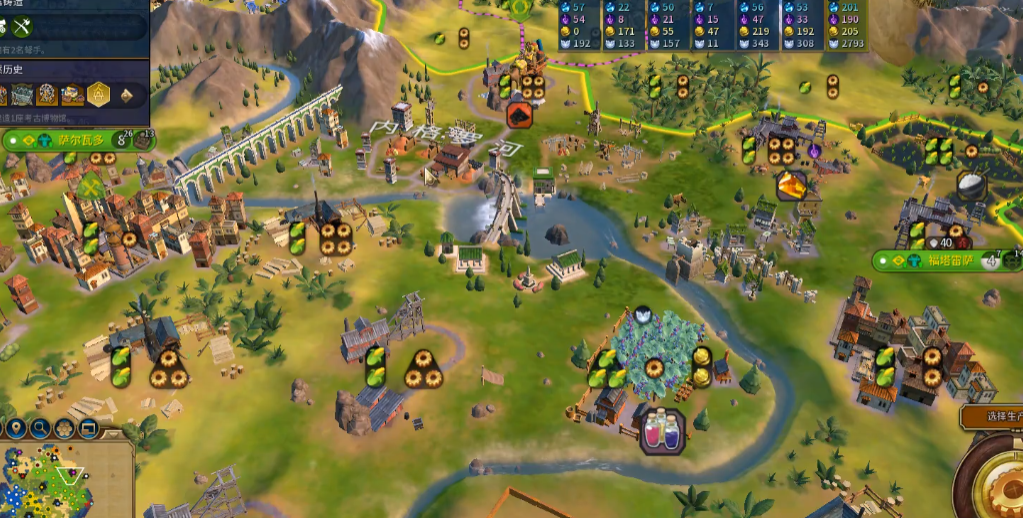Click the small gold diamond icon
The width and height of the screenshot is (1023, 518).
127,96
